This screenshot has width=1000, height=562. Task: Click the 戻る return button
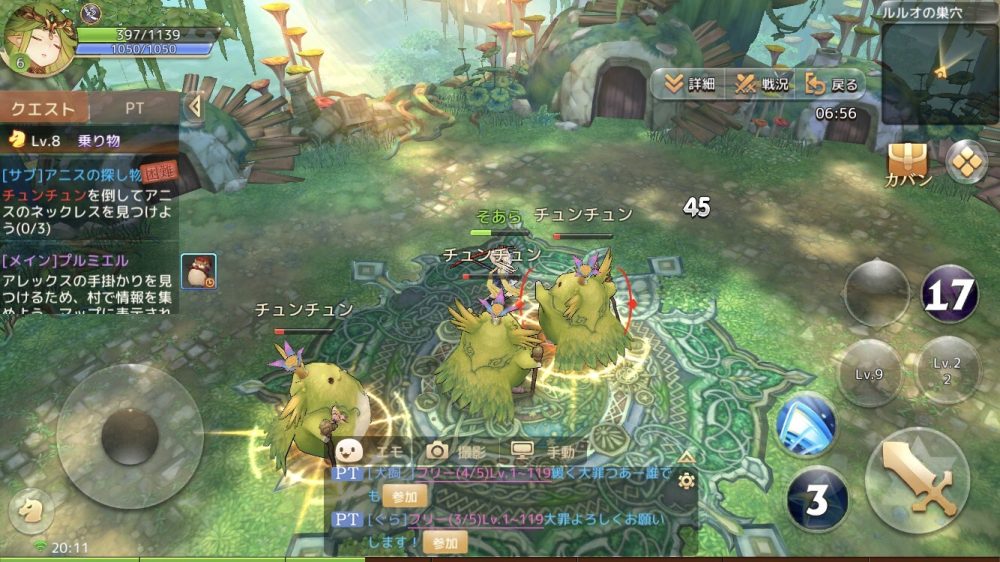click(x=832, y=84)
